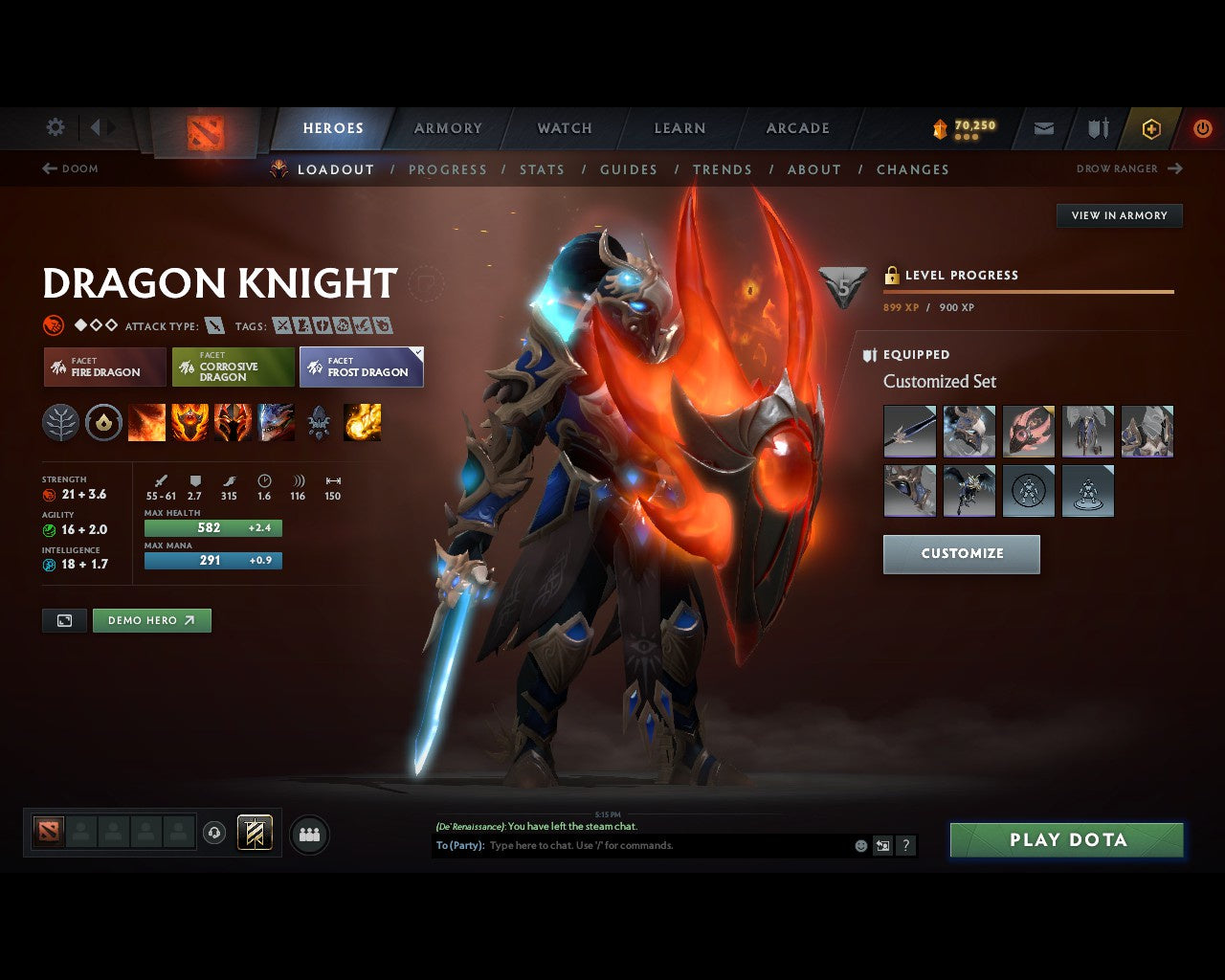Go back to Doom hero page
The image size is (1225, 980).
[70, 168]
